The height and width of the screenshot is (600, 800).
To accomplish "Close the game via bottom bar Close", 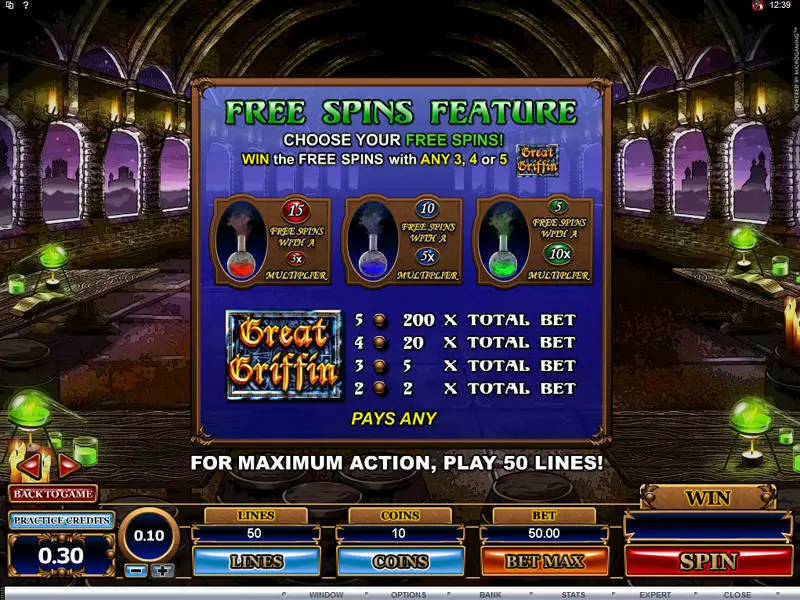I will click(738, 594).
